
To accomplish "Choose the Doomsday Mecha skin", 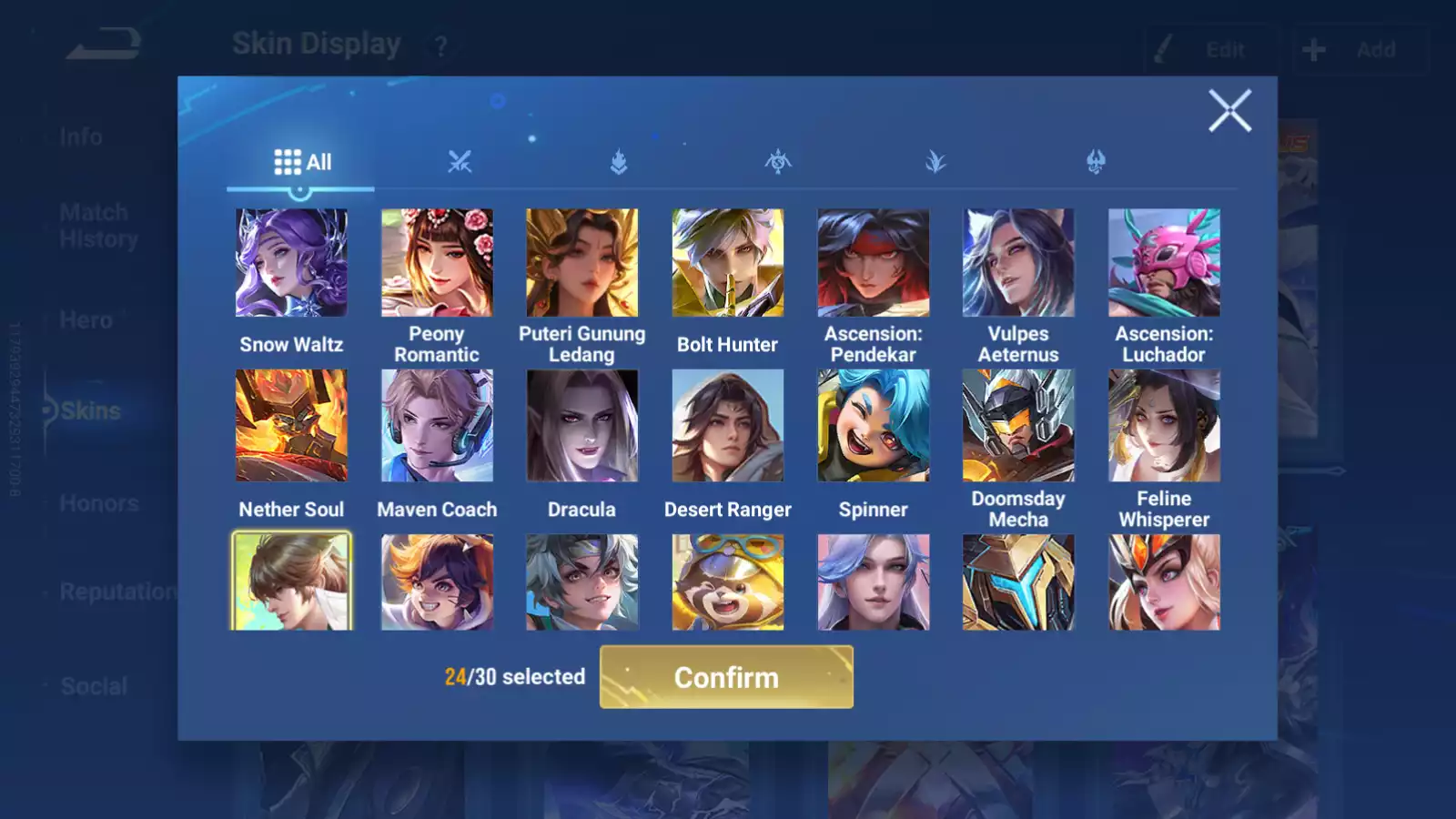I will 1018,425.
